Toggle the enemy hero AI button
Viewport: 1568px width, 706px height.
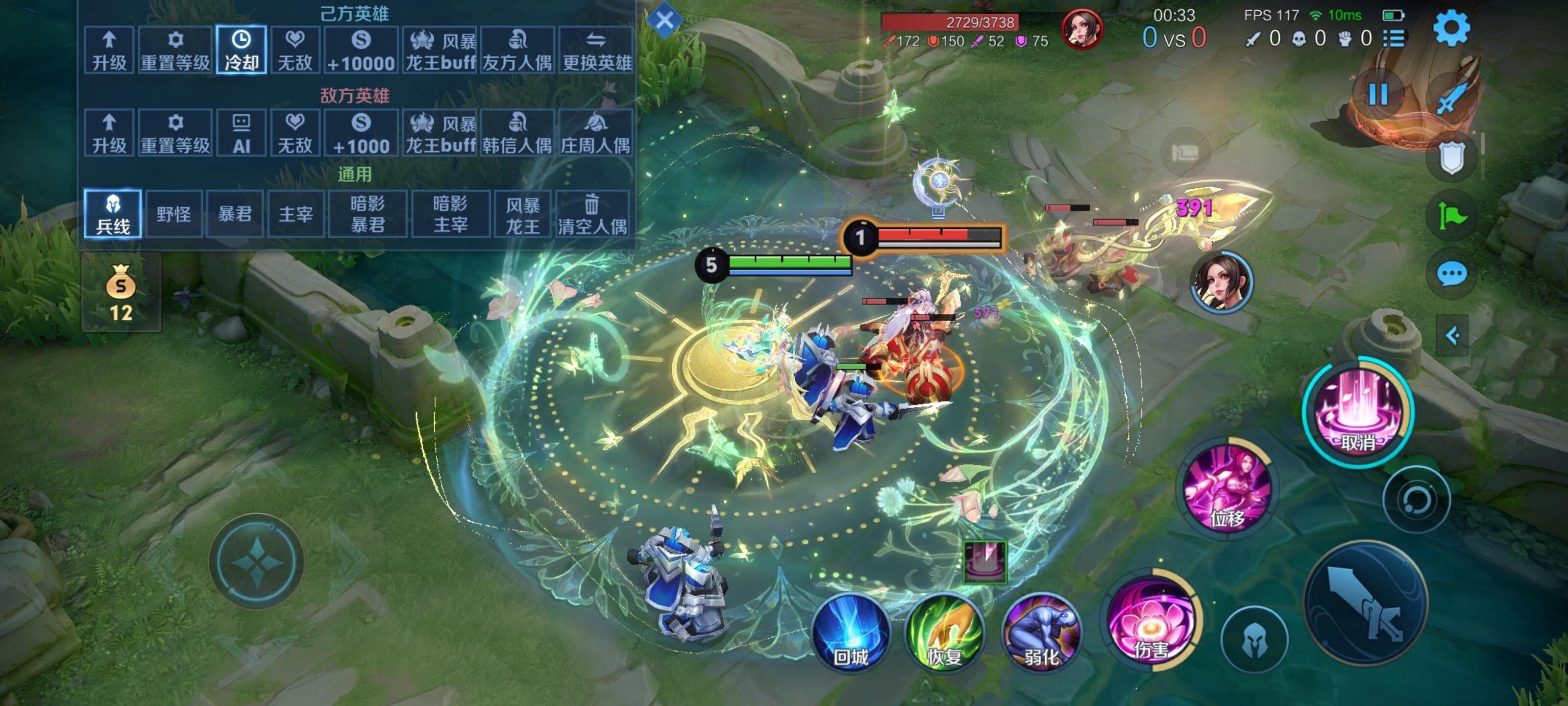[x=241, y=133]
